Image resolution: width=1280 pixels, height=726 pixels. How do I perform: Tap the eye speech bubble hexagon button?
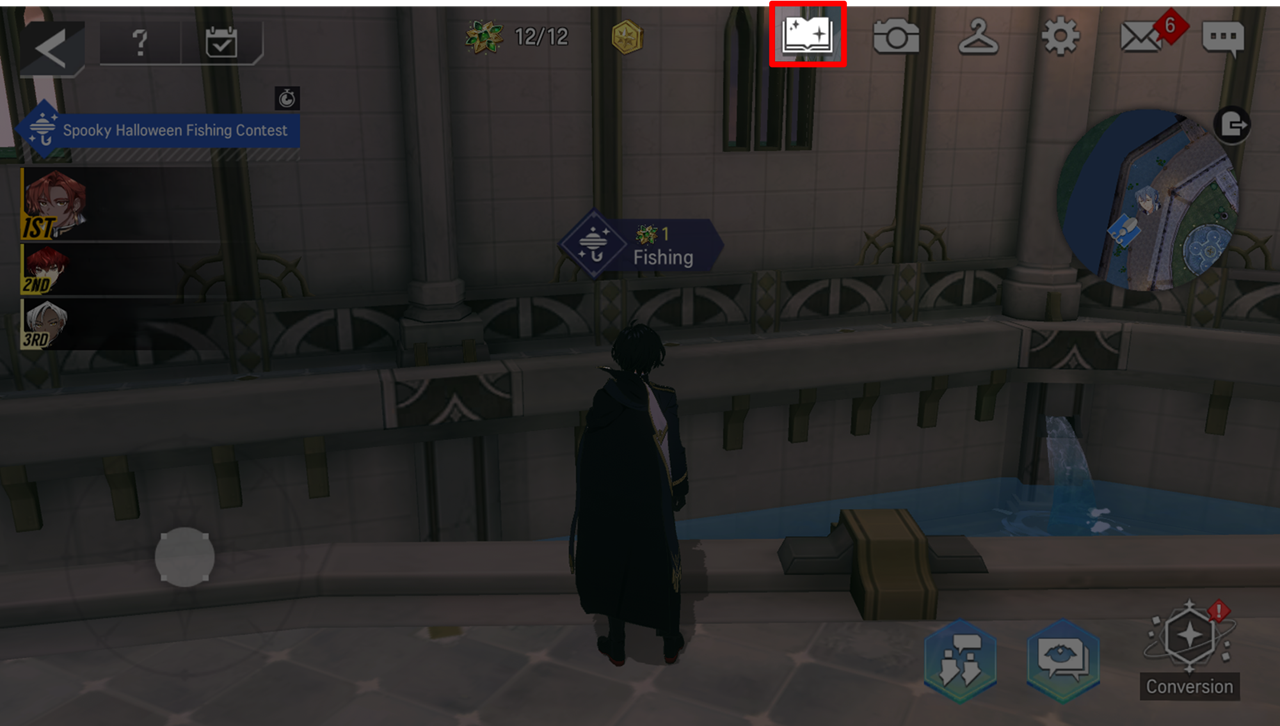1064,659
